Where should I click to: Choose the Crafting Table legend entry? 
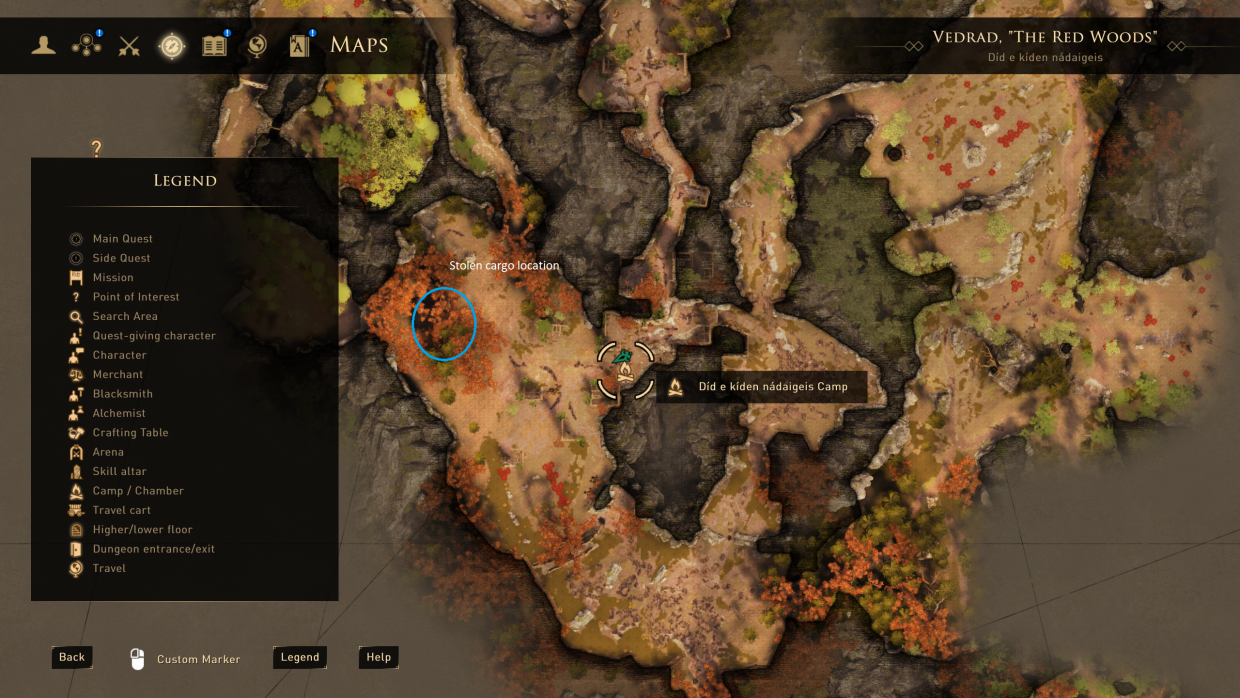[x=130, y=433]
